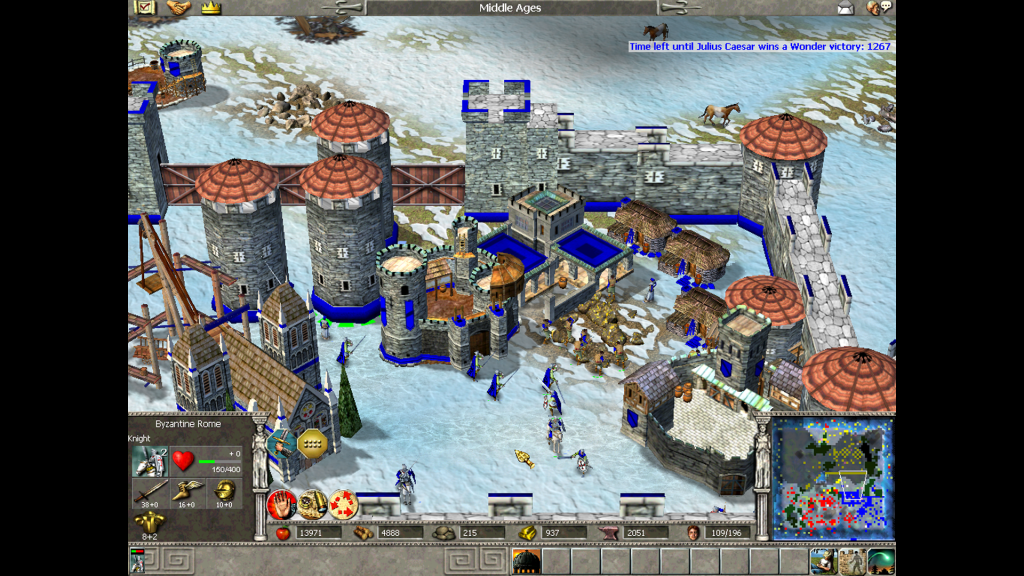Open the objectives checklist icon
Viewport: 1024px width, 576px height.
[145, 8]
